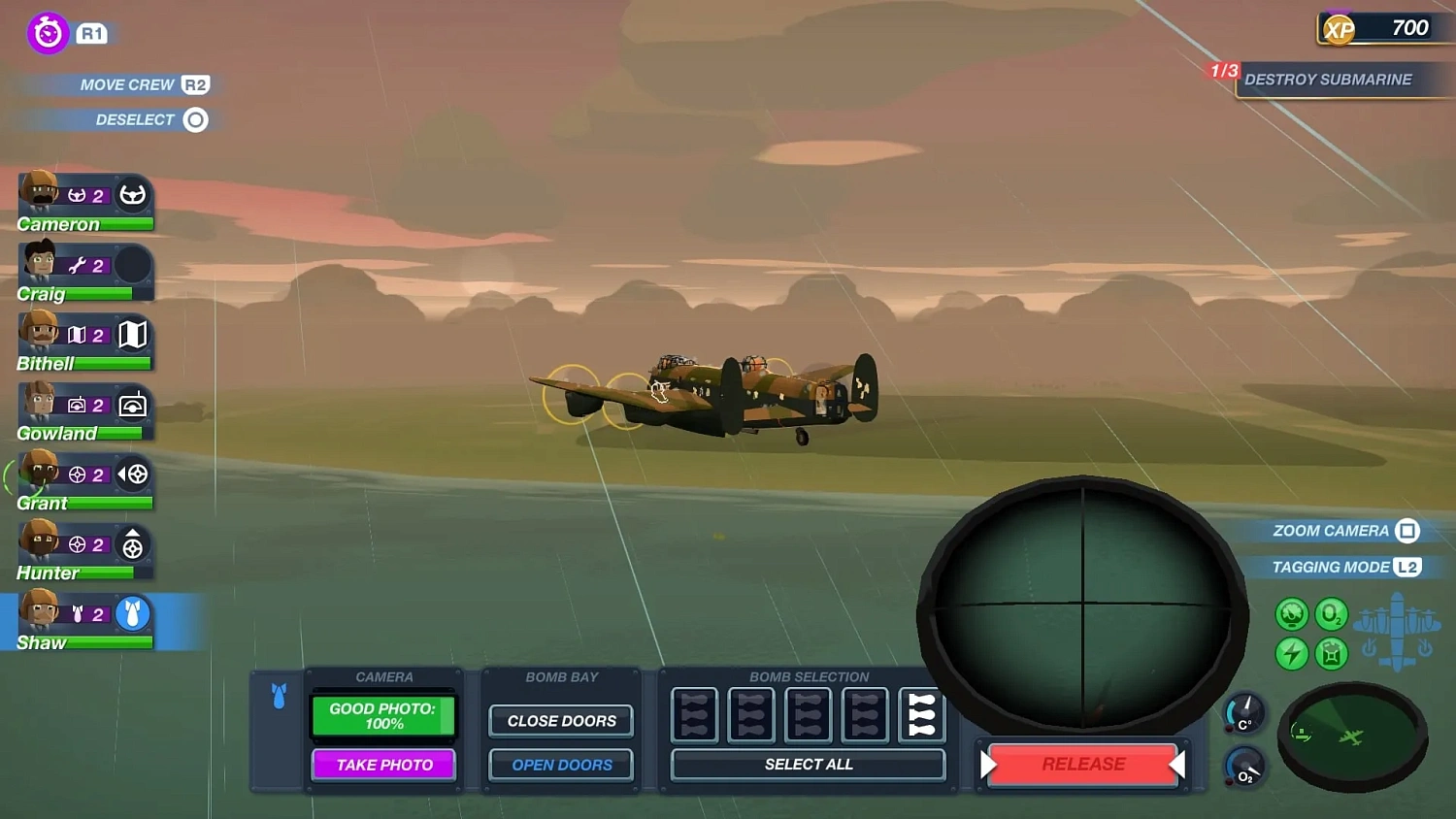This screenshot has height=819, width=1456.
Task: Deselect the first bomb slot
Action: click(x=693, y=714)
